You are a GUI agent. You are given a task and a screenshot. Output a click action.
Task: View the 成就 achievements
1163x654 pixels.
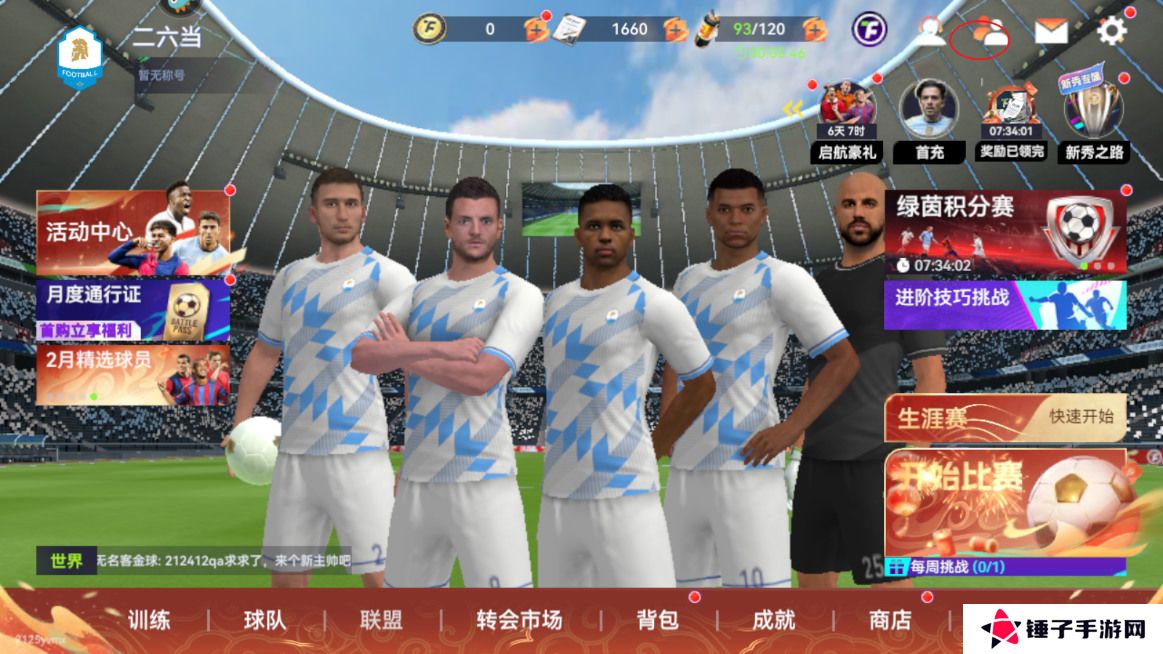click(773, 620)
